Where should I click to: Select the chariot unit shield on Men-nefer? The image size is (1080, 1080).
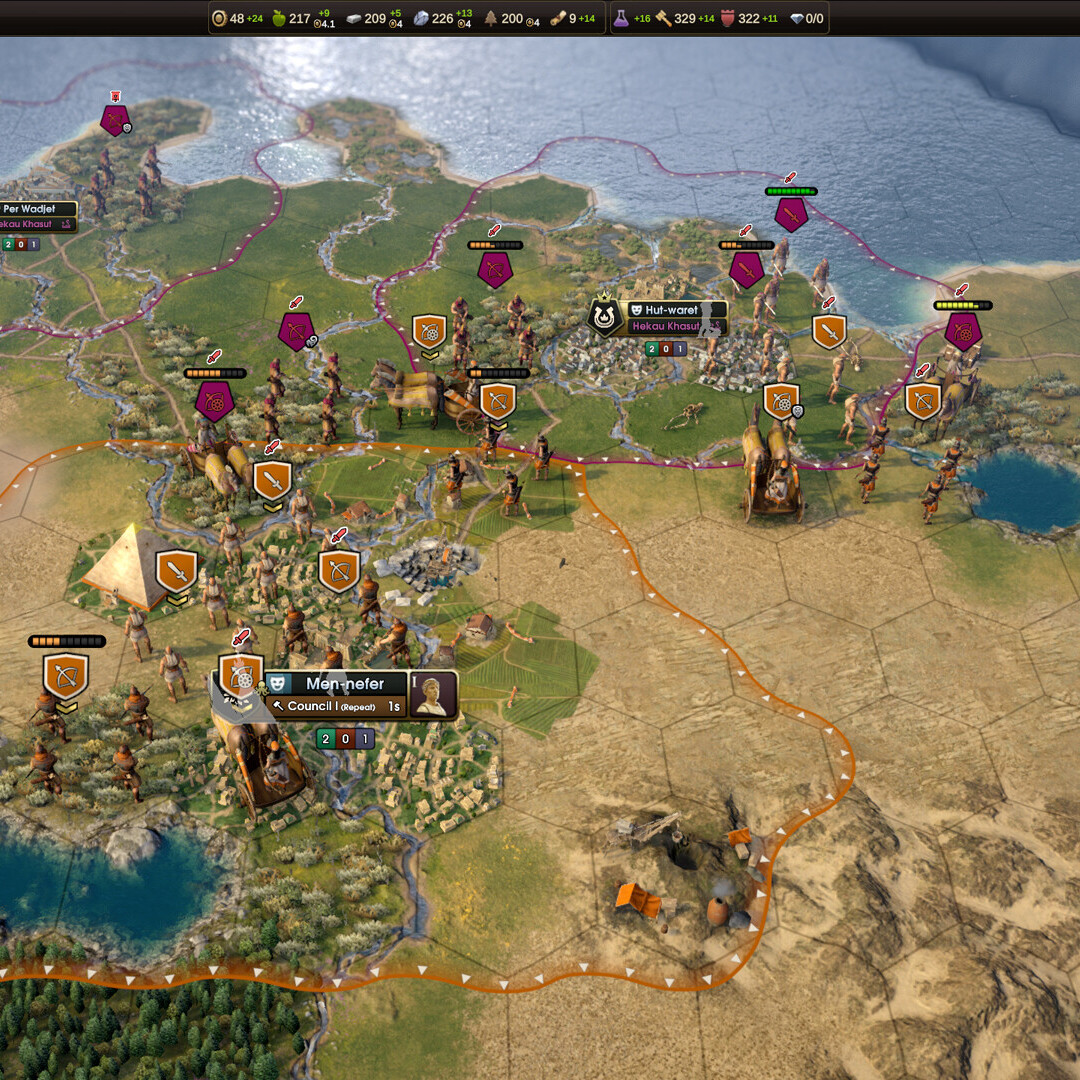tap(241, 677)
